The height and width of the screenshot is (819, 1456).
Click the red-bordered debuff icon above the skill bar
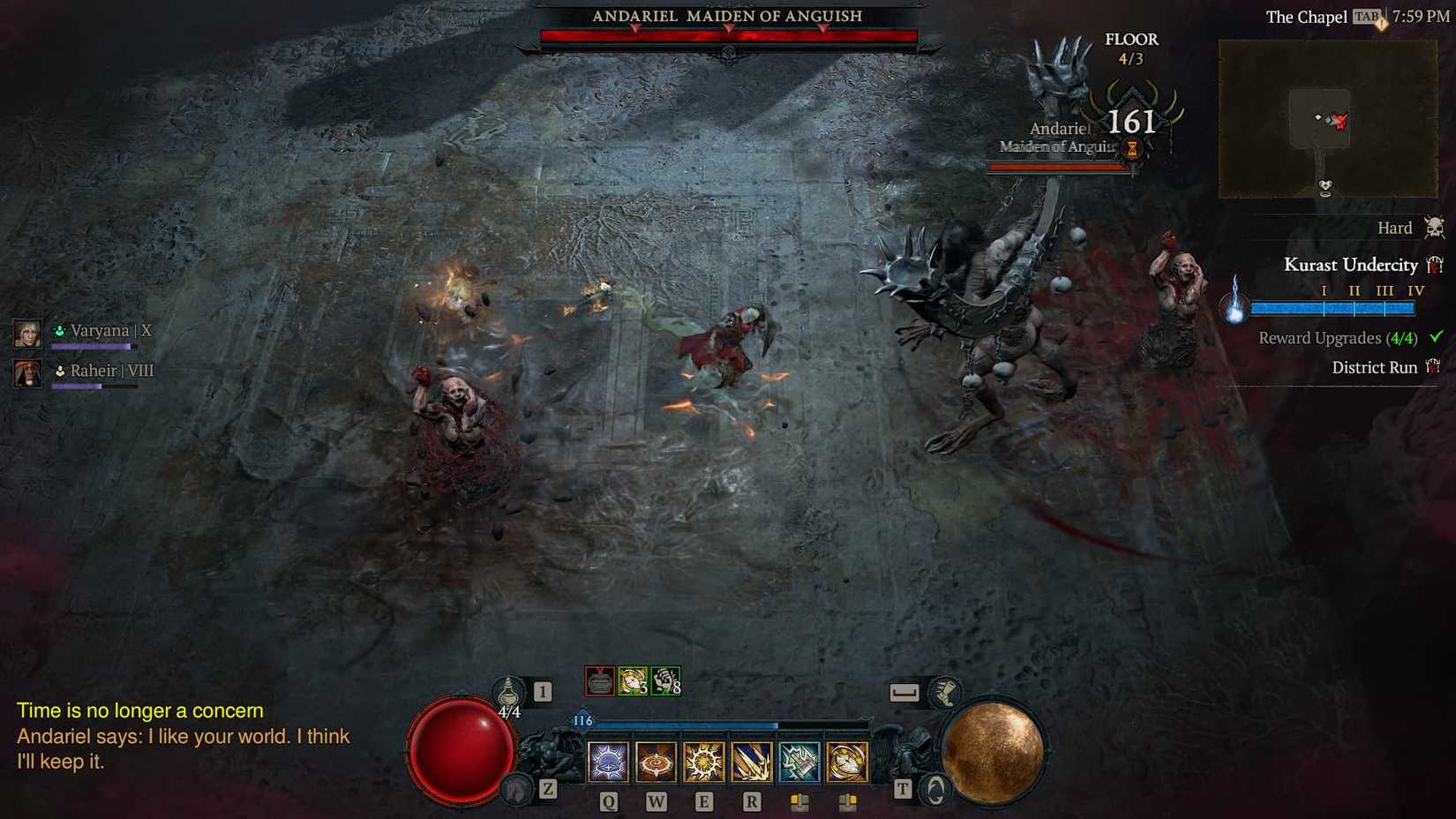pos(601,680)
